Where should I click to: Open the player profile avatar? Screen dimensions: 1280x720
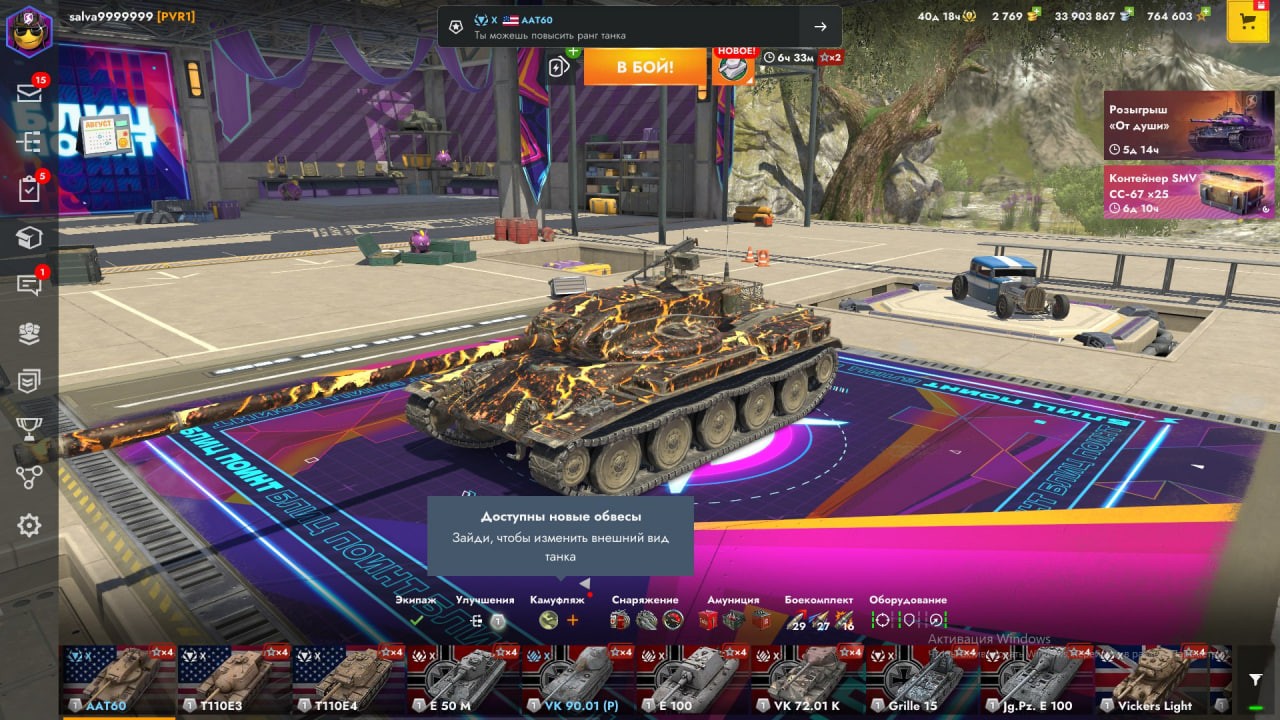pyautogui.click(x=29, y=30)
